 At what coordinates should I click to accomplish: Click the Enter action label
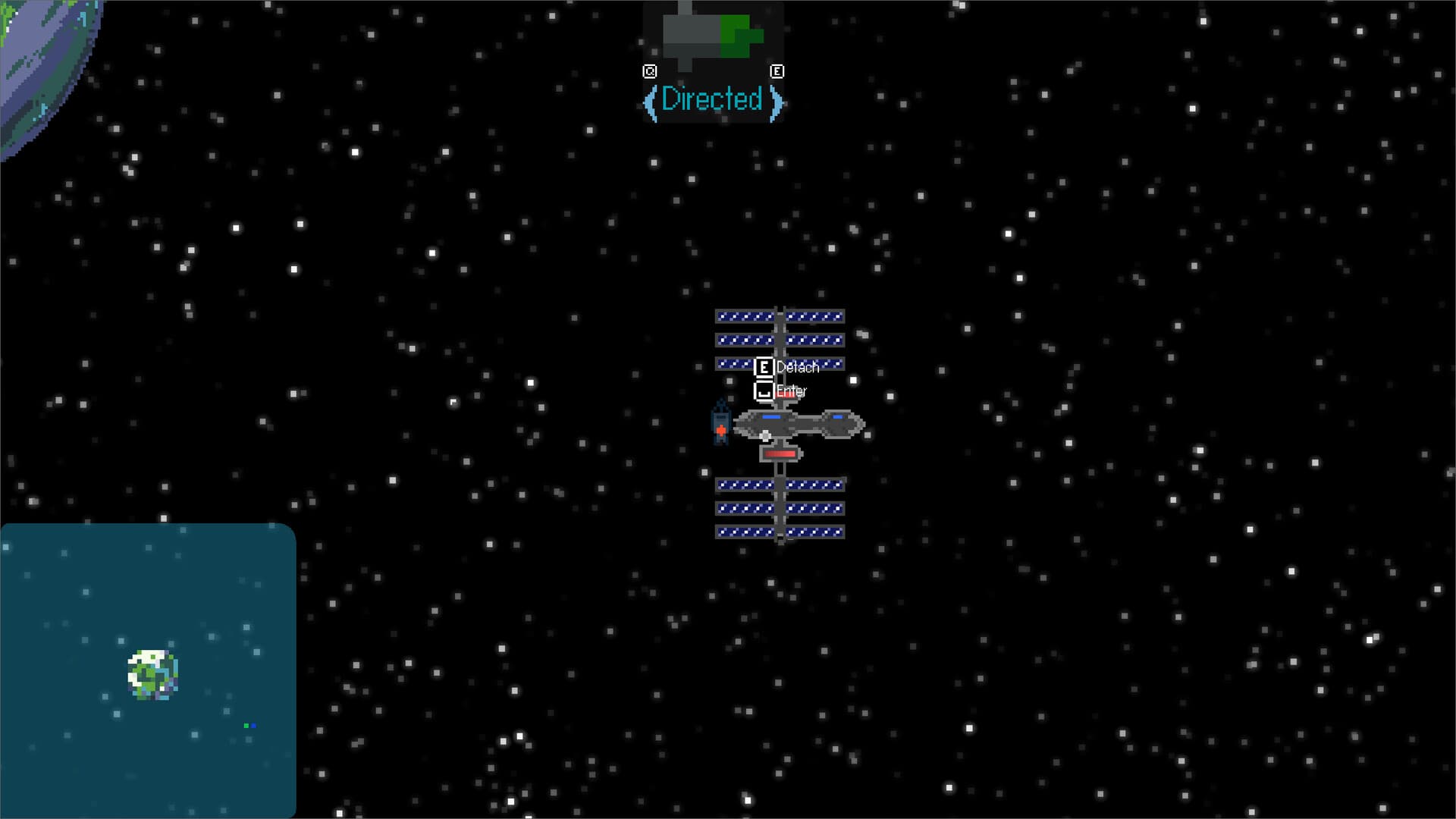792,390
